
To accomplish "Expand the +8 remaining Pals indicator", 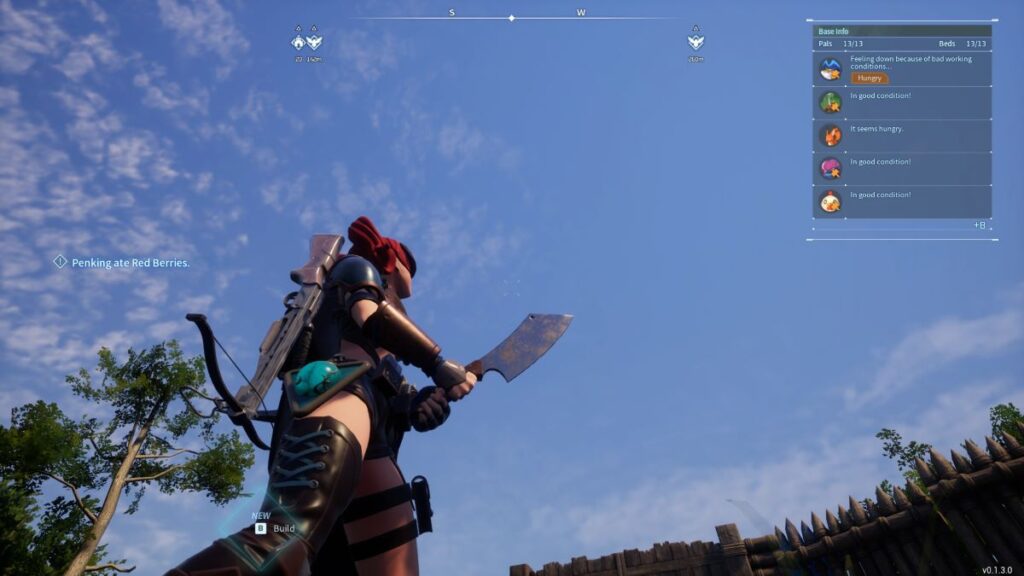I will point(980,225).
